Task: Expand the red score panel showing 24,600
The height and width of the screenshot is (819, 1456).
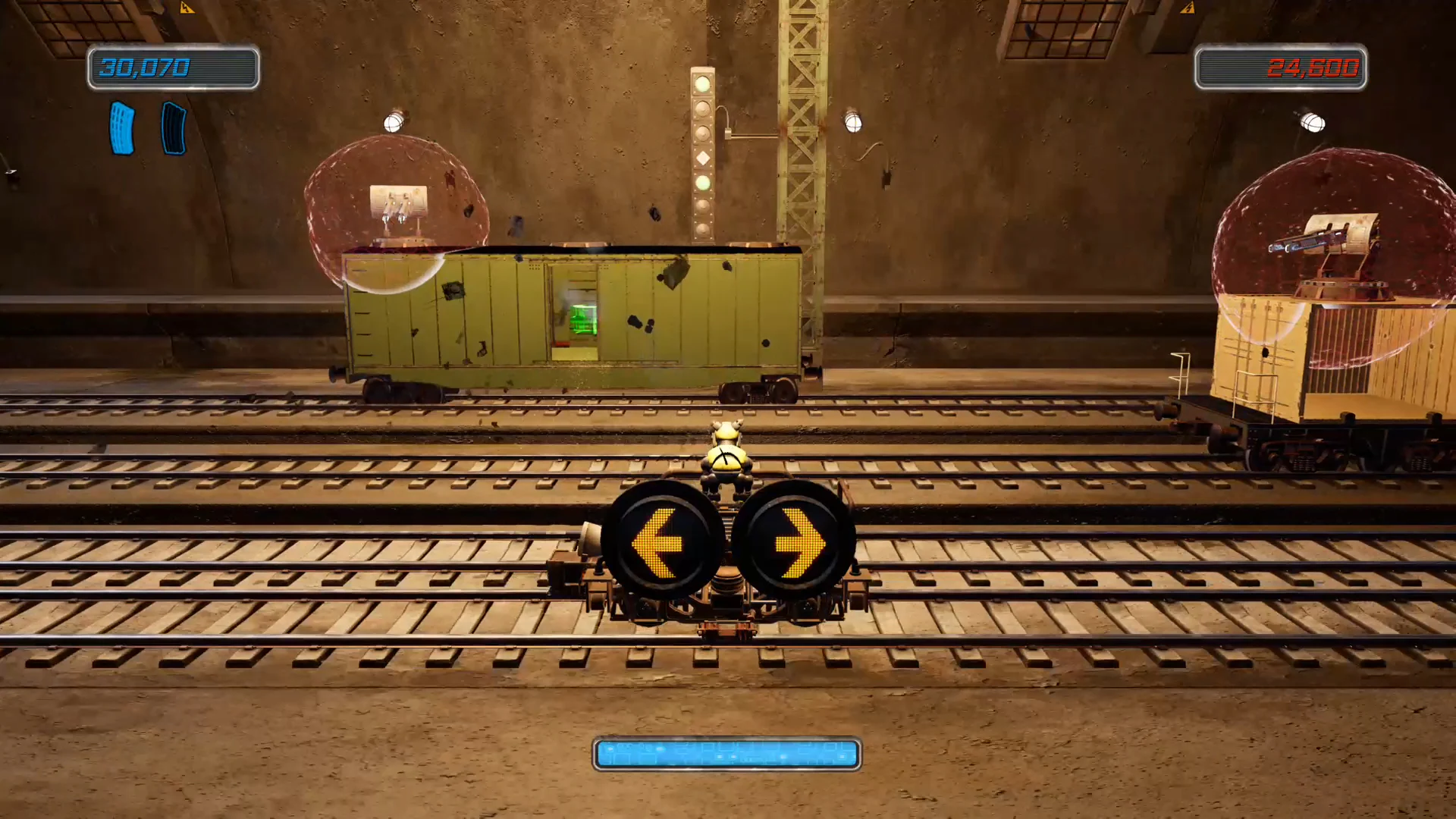Action: tap(1280, 68)
